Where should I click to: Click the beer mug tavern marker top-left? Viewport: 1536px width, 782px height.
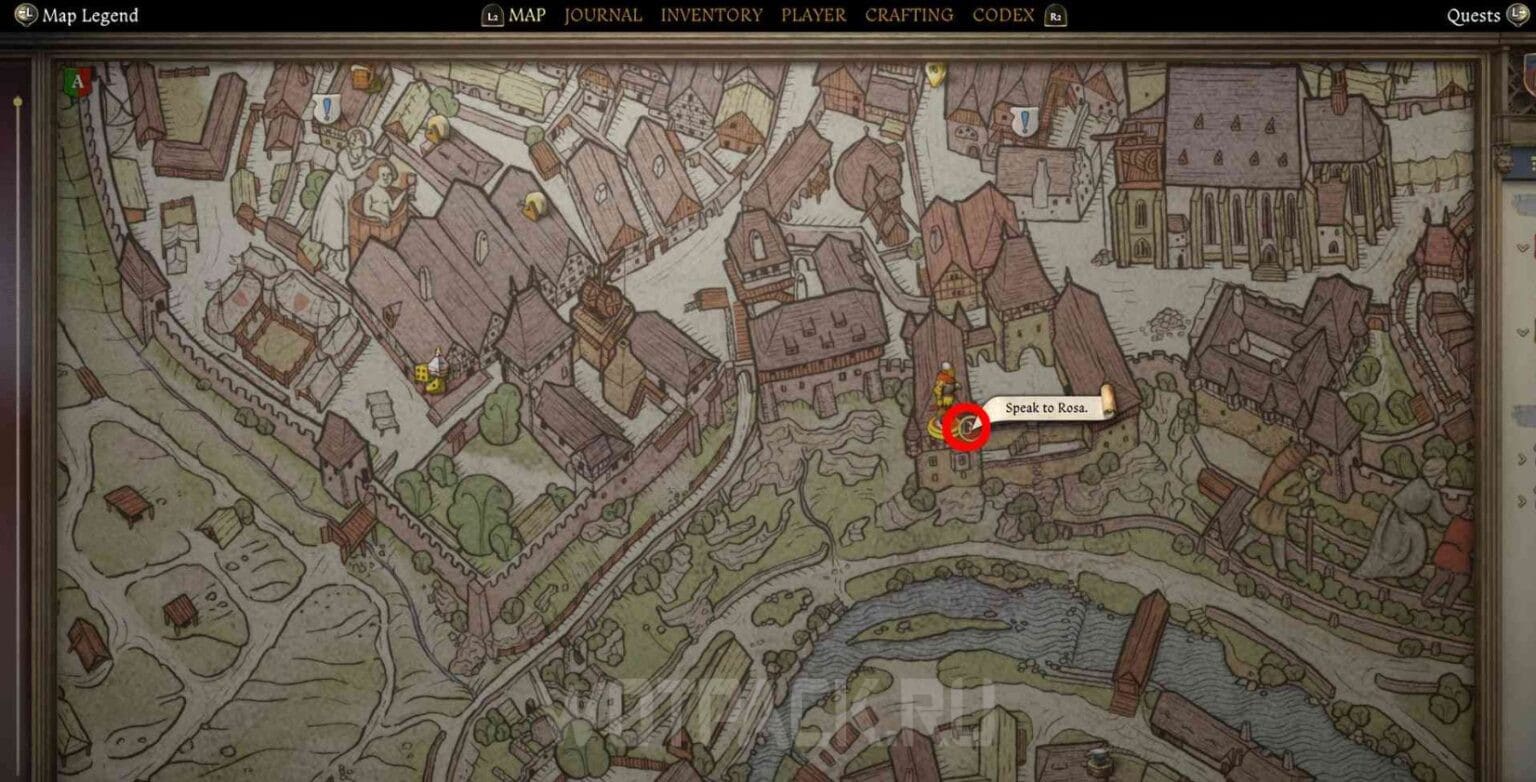(361, 78)
